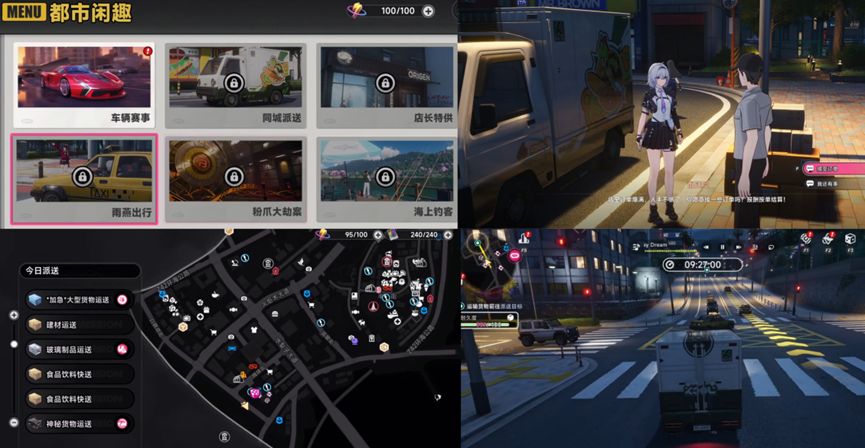Open the 粉爪大劫案 heist card

tap(233, 180)
